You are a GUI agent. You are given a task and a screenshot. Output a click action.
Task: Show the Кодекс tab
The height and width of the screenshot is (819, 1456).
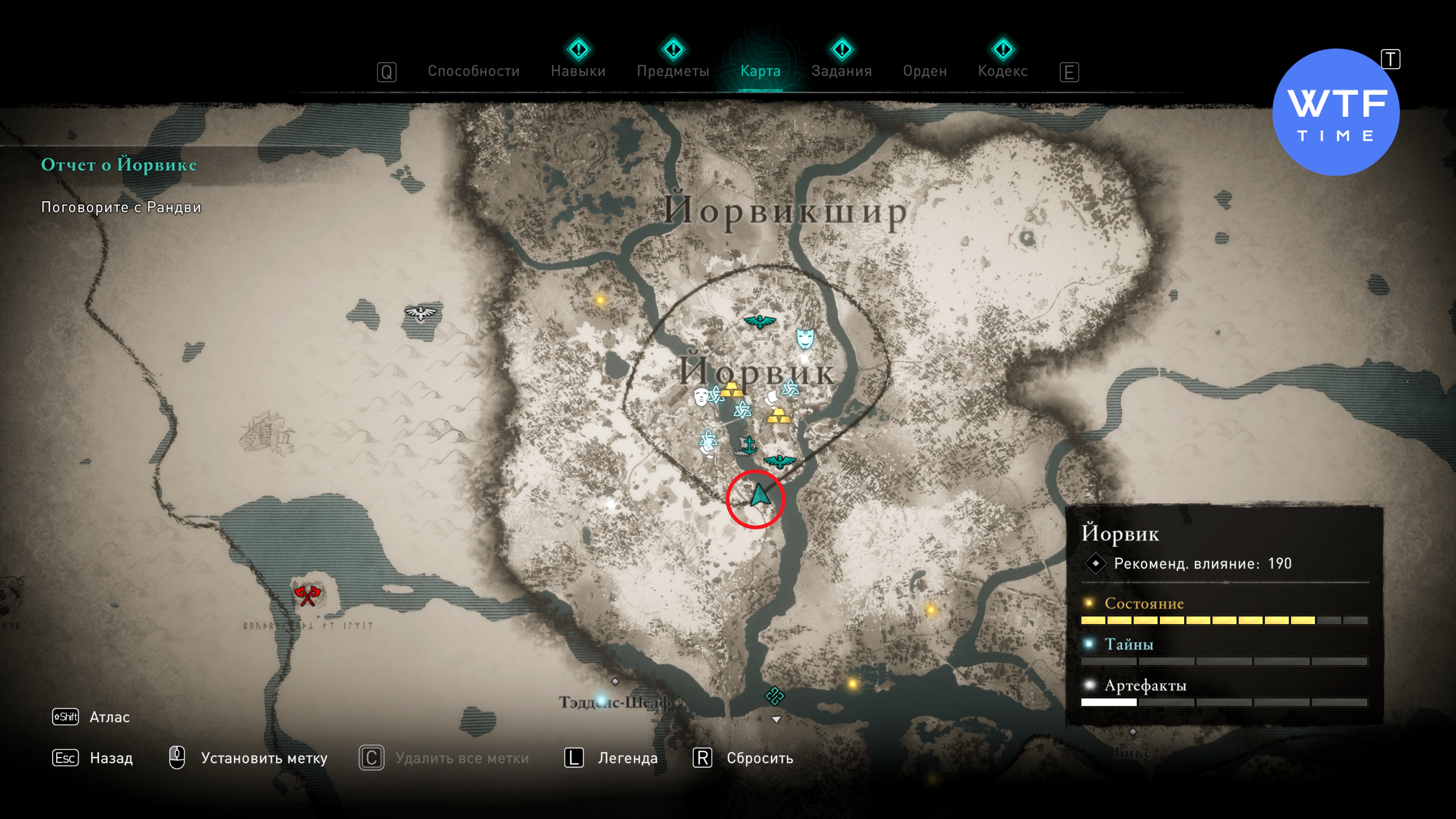click(x=1002, y=71)
